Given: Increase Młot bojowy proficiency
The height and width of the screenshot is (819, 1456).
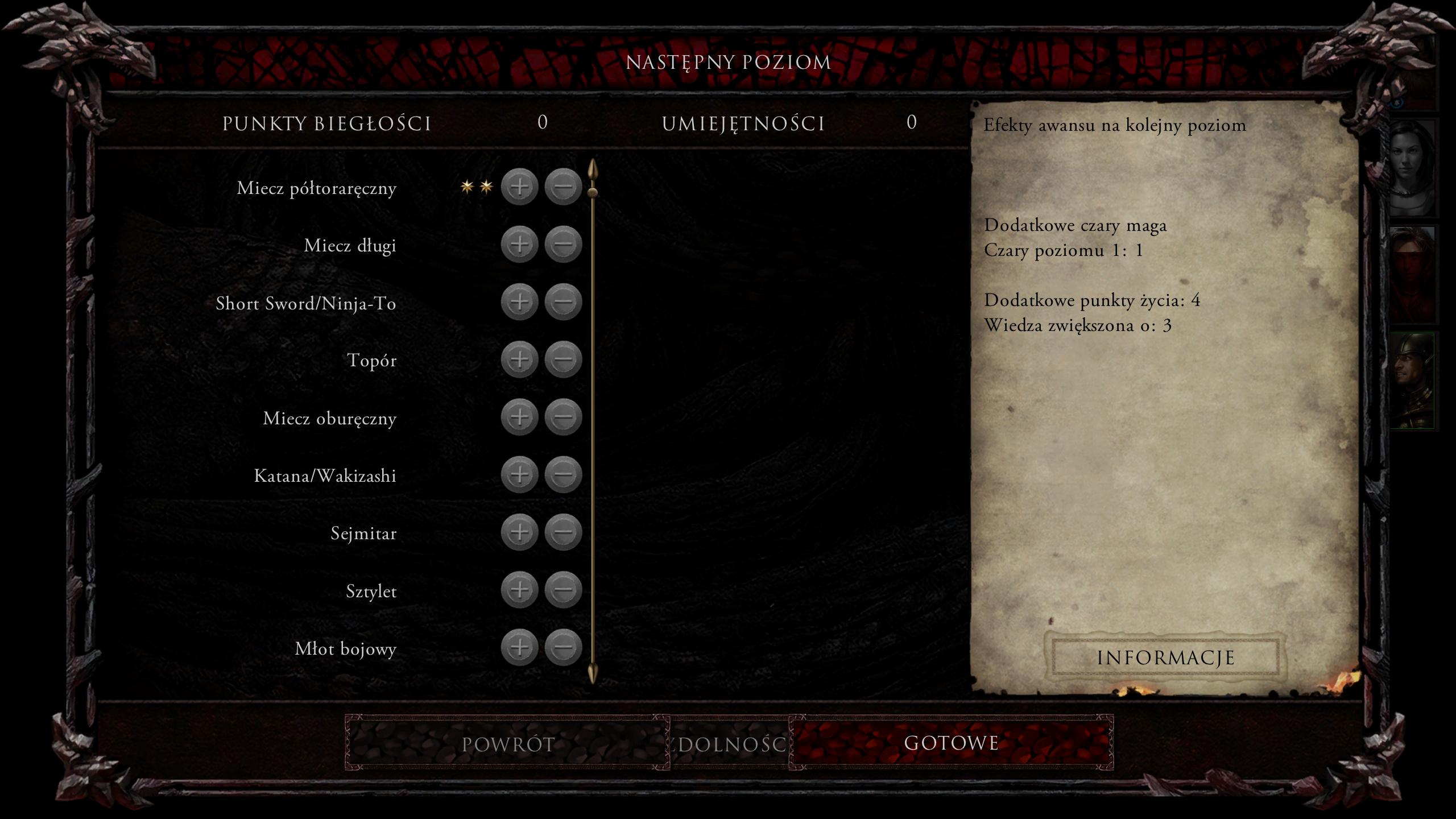Looking at the screenshot, I should (x=519, y=647).
